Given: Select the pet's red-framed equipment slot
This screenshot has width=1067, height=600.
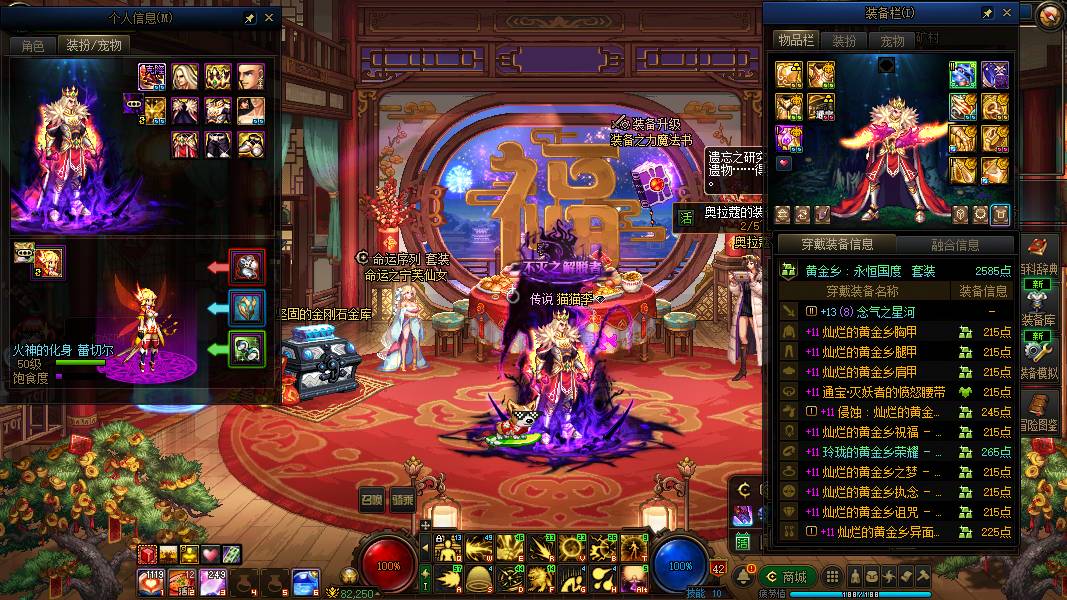Looking at the screenshot, I should [247, 267].
